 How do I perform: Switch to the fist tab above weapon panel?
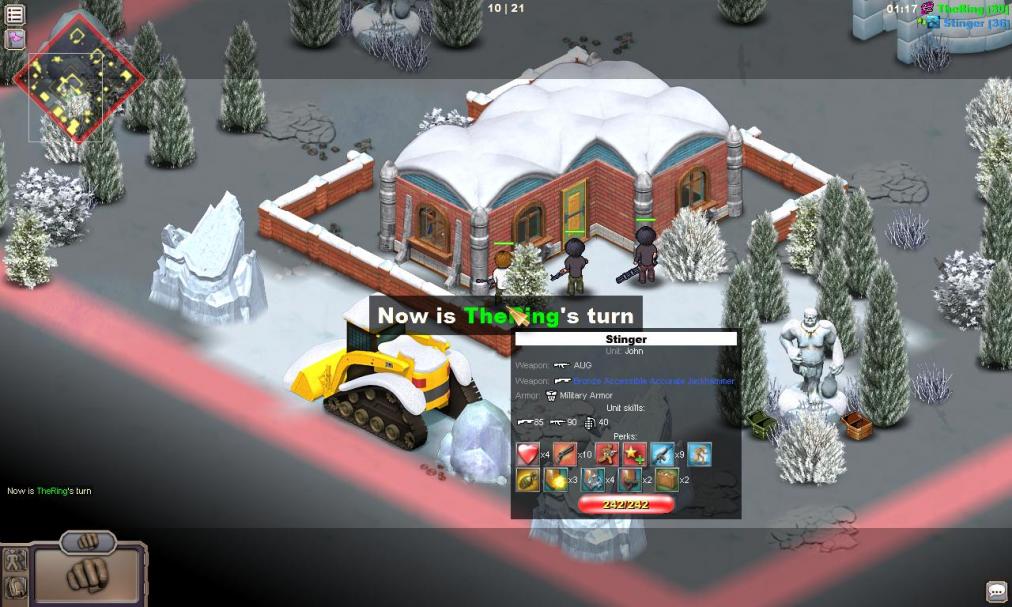[x=88, y=541]
